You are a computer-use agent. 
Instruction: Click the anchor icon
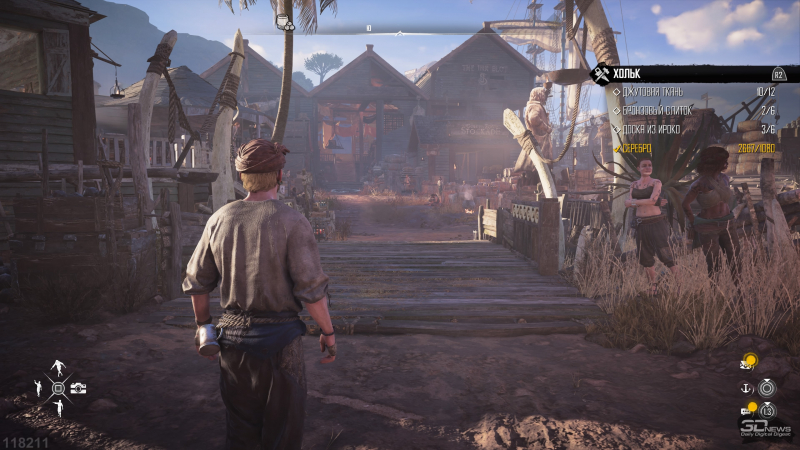[x=745, y=388]
